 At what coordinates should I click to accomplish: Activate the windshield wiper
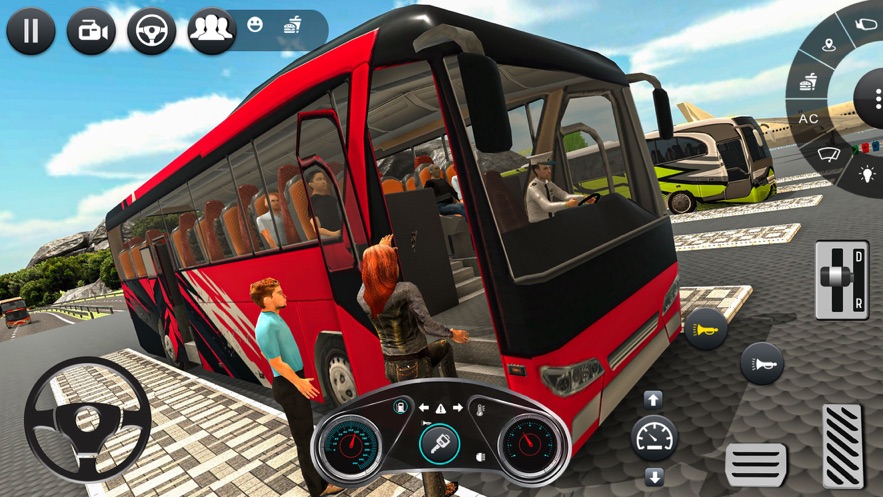click(828, 155)
